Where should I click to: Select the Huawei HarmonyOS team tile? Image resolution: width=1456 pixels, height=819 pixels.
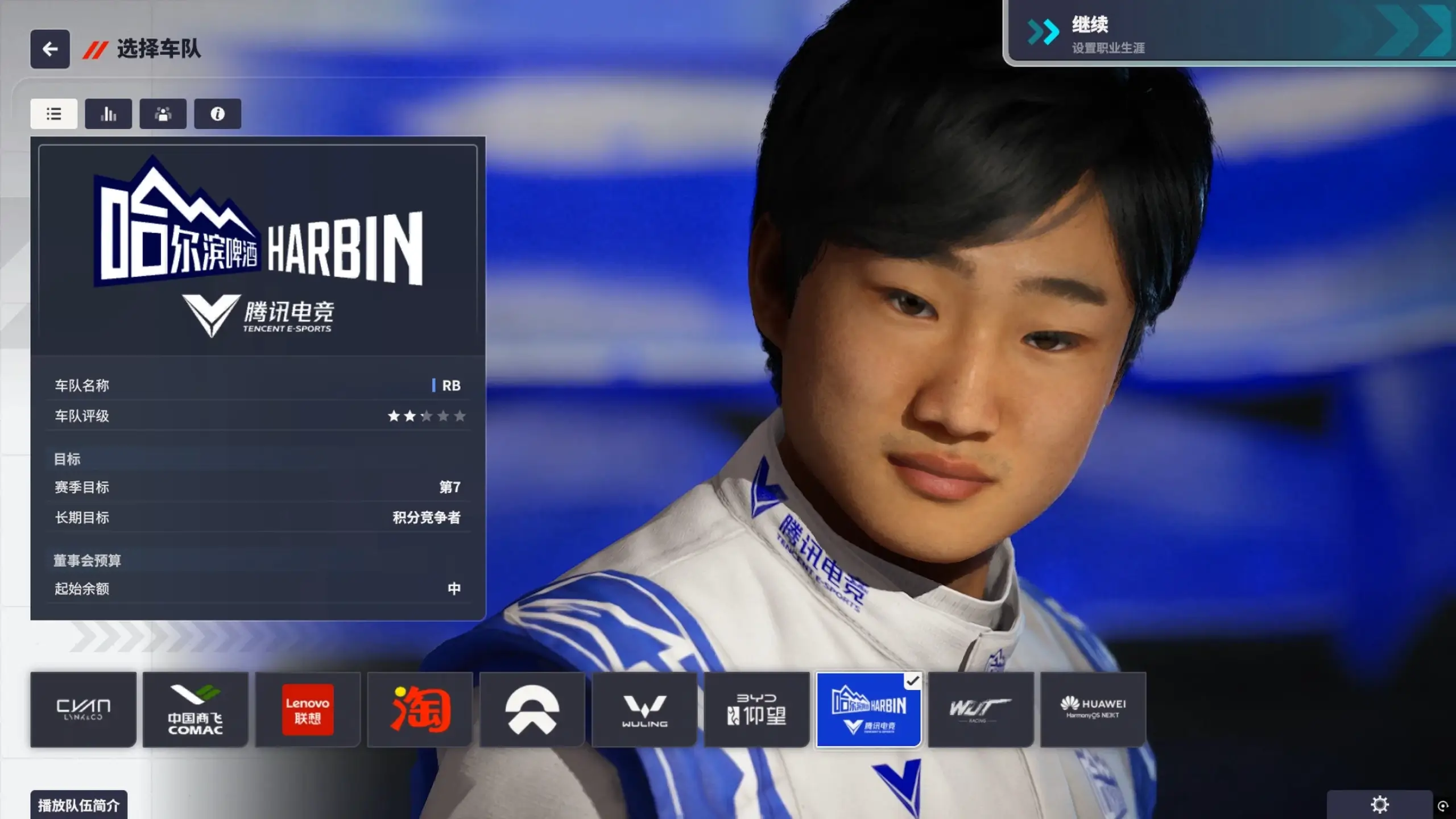click(x=1093, y=709)
